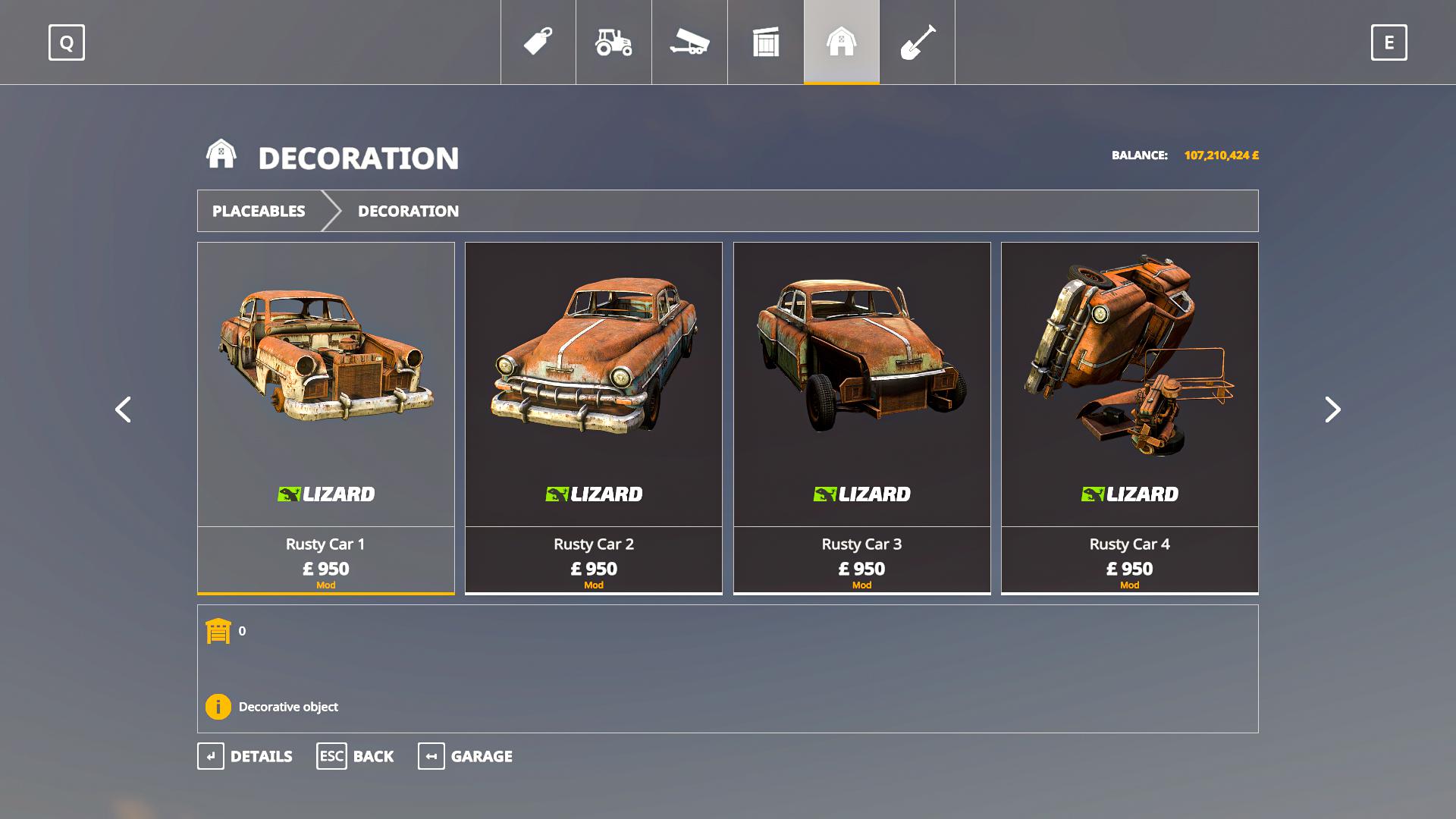Go back with the Back button
The width and height of the screenshot is (1456, 819).
[355, 756]
